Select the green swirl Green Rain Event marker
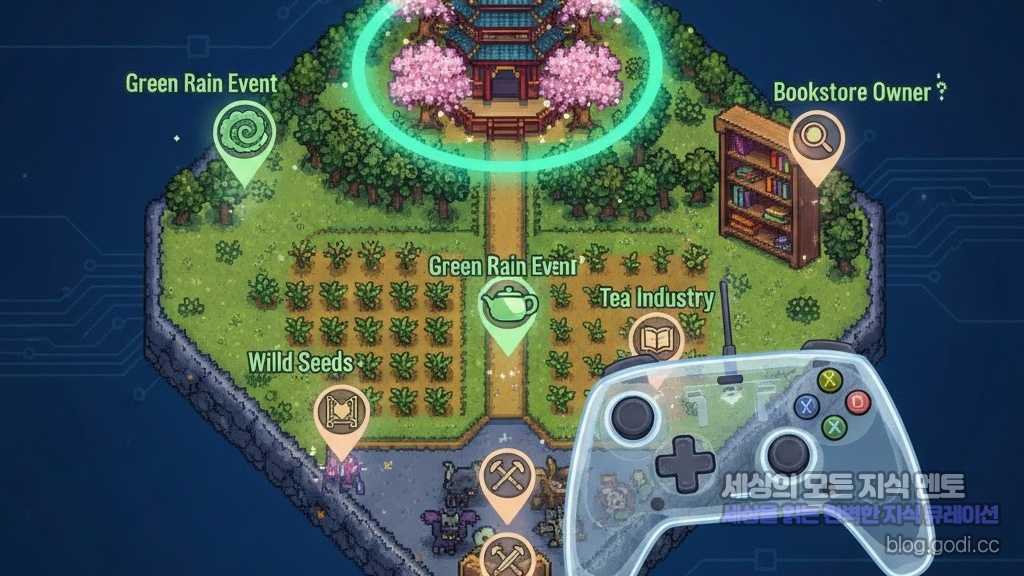This screenshot has height=576, width=1024. (x=241, y=133)
